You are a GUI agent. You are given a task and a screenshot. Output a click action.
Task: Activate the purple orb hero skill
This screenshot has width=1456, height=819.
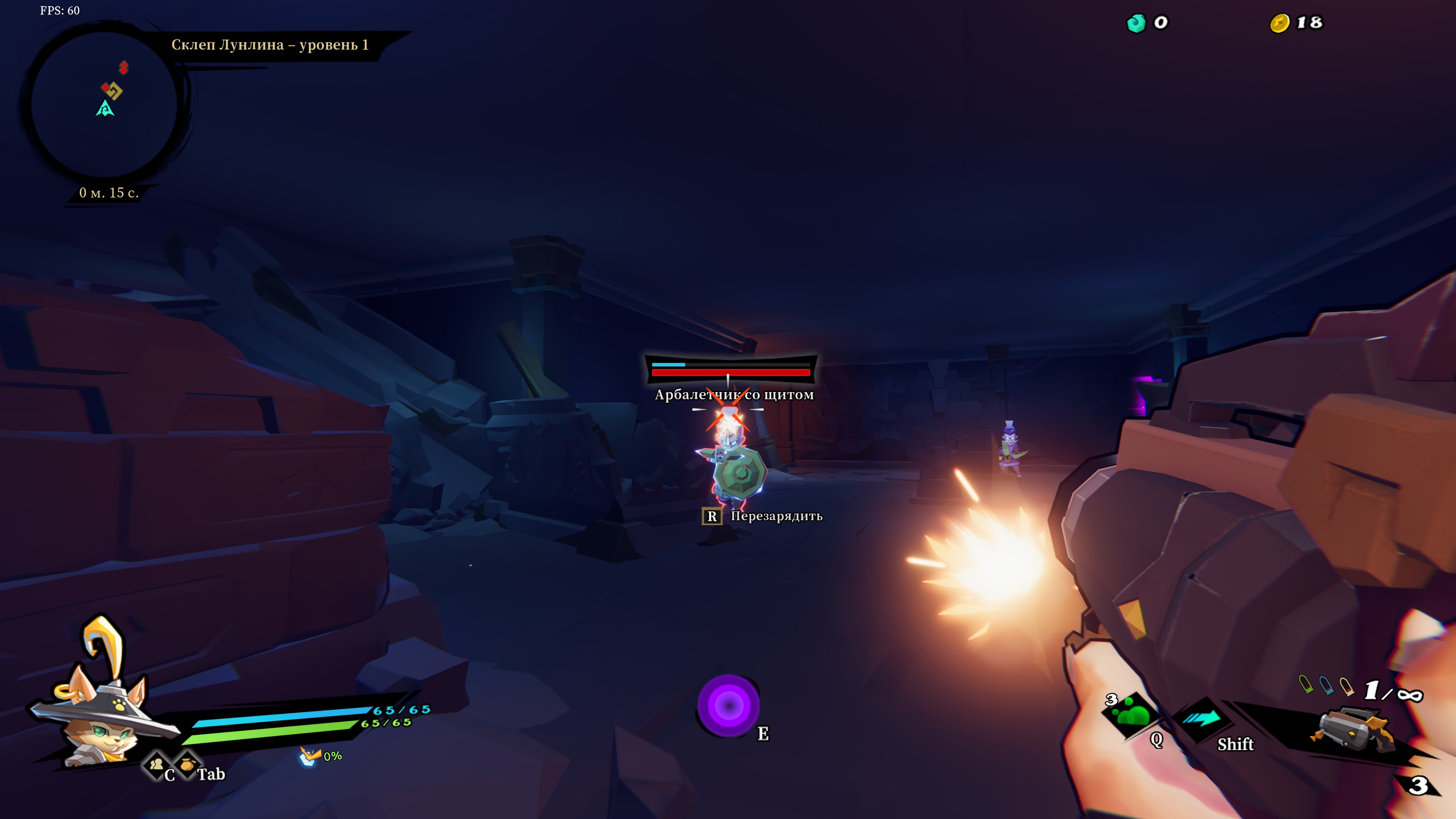click(x=728, y=705)
